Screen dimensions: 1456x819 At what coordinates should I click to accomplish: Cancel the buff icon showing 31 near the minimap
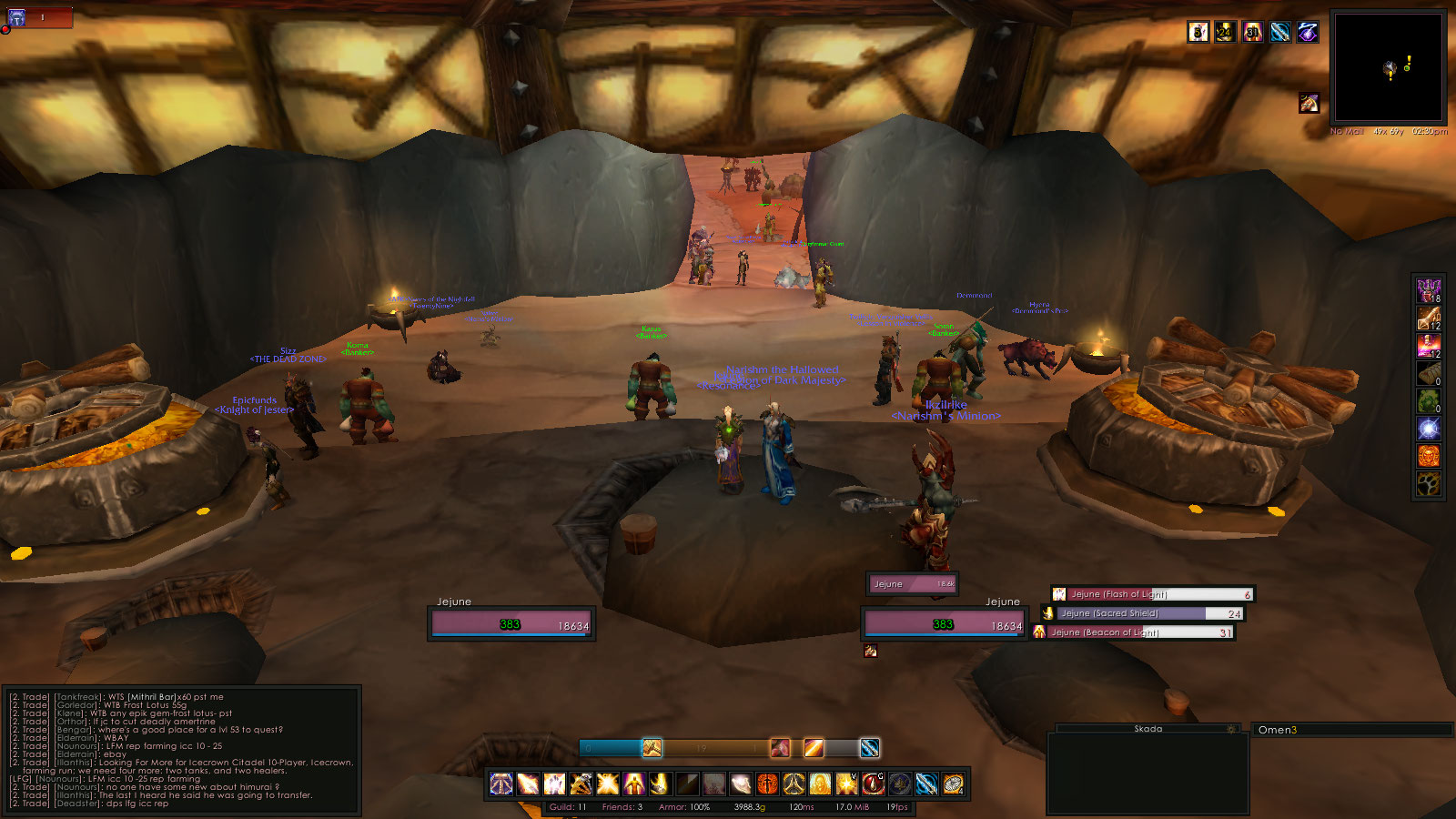[1253, 32]
